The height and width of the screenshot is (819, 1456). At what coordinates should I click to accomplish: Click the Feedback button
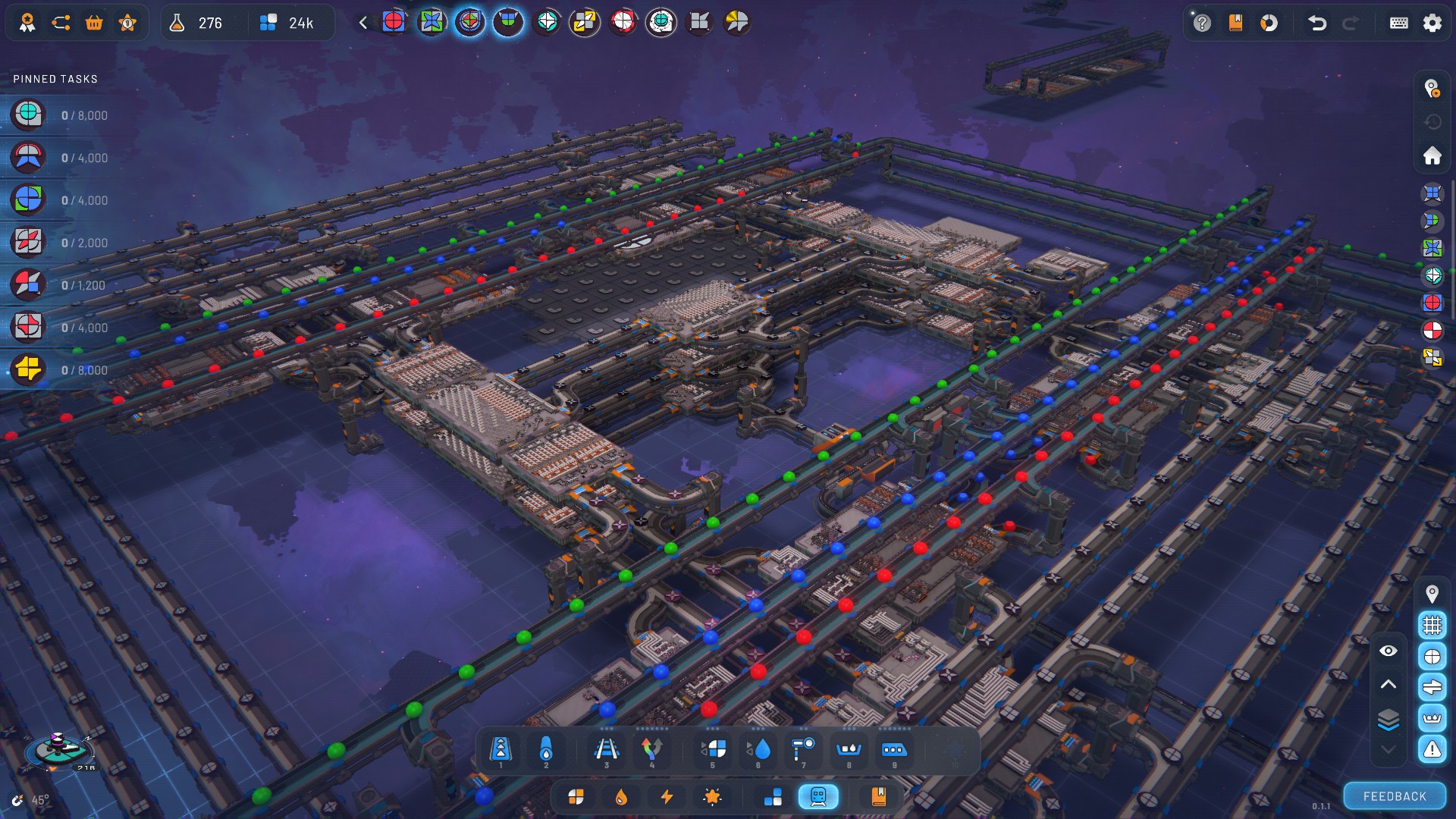[x=1395, y=796]
